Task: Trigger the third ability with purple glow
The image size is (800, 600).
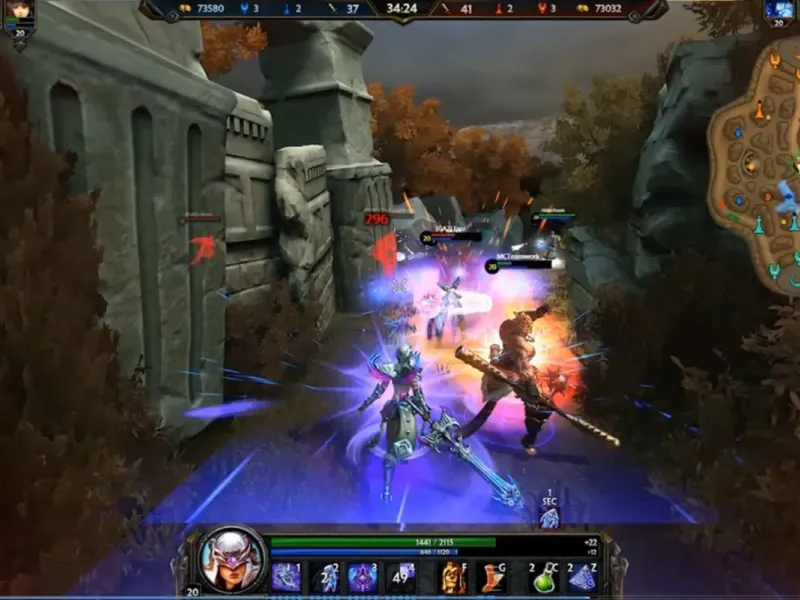Action: pos(361,577)
